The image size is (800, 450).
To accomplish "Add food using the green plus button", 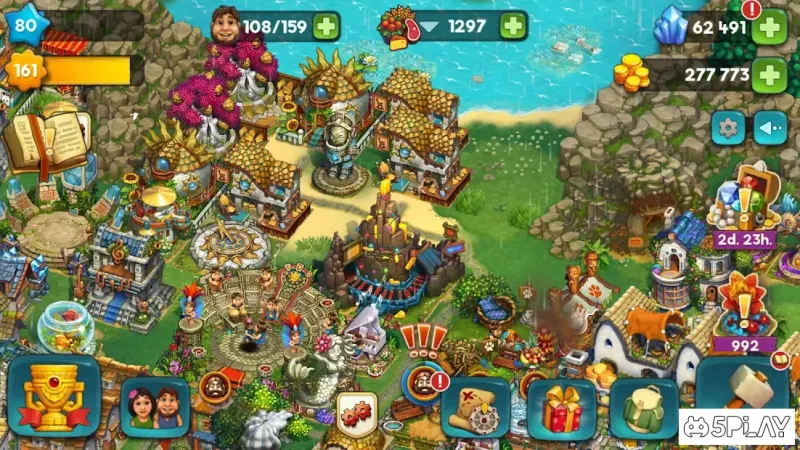I will (513, 25).
